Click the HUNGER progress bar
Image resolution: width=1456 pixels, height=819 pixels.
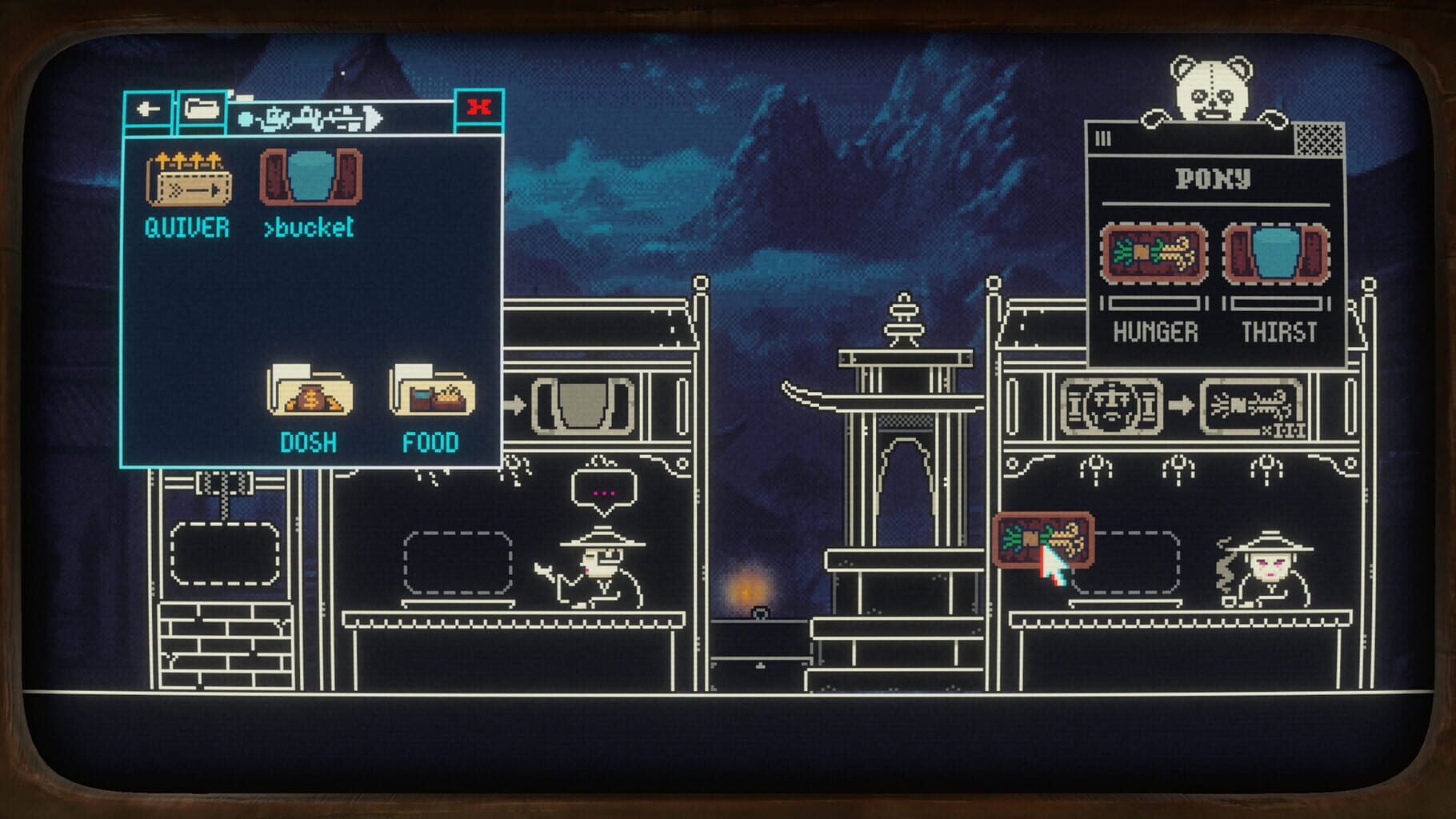[x=1153, y=302]
